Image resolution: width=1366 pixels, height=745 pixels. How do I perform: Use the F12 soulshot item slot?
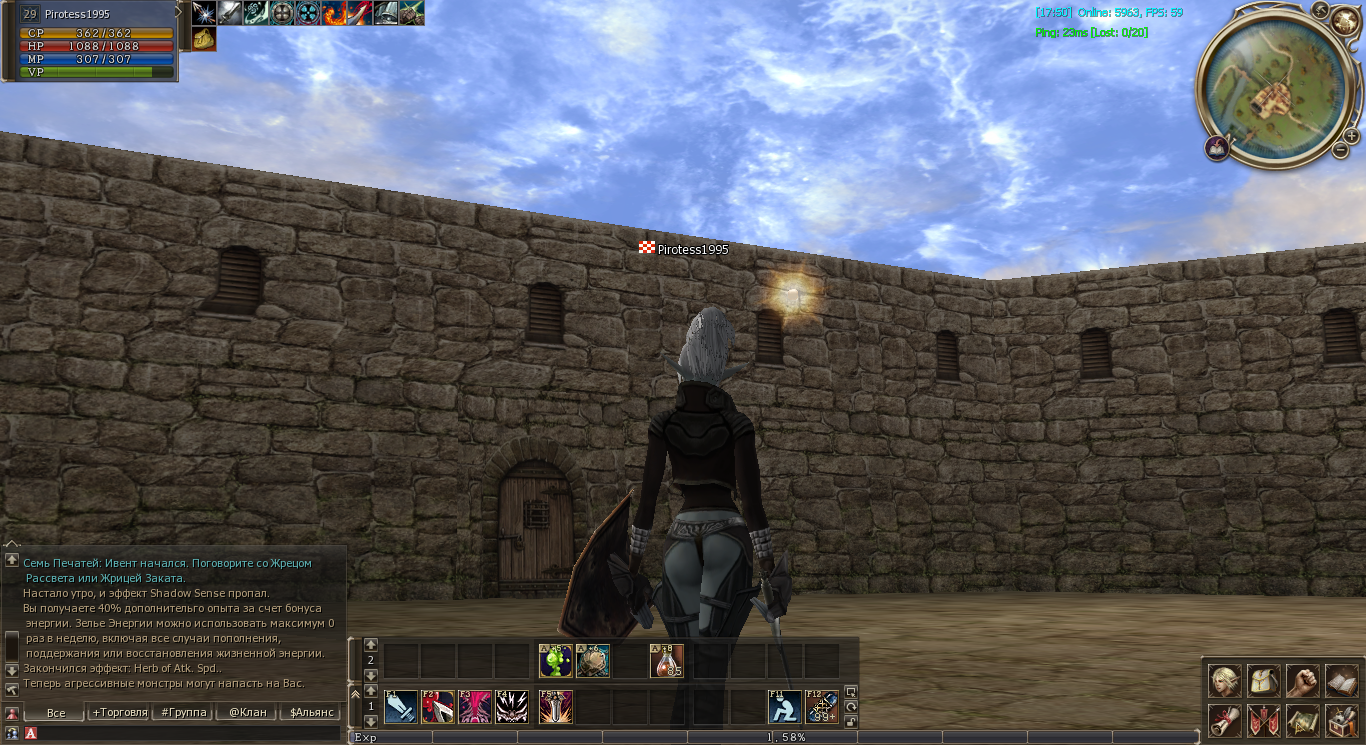pyautogui.click(x=822, y=706)
